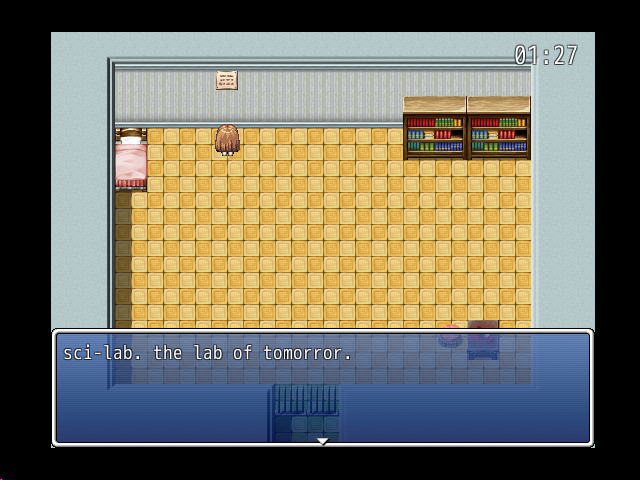Advance dialogue with the continue arrow
The image size is (640, 480).
(x=322, y=440)
